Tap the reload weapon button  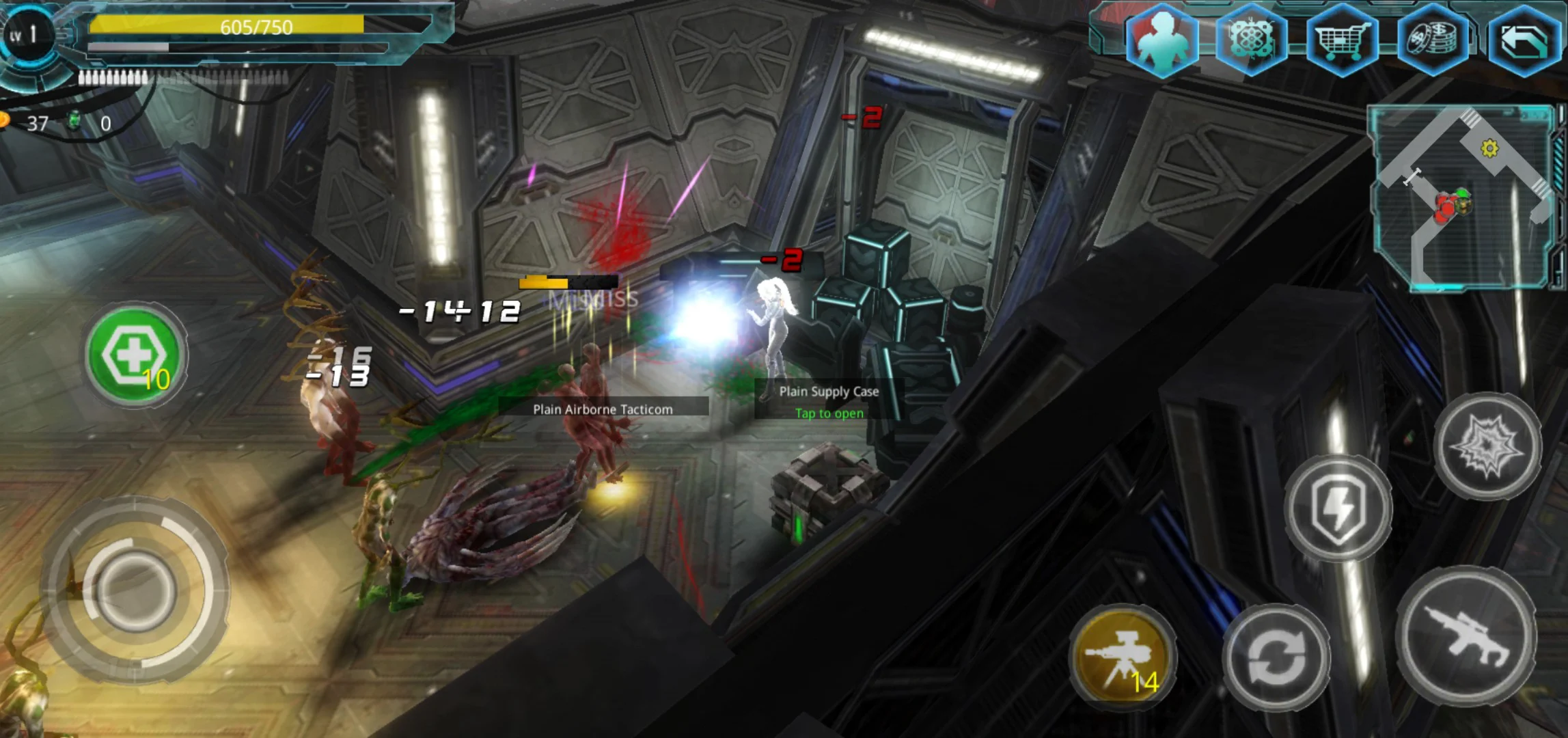[1276, 657]
